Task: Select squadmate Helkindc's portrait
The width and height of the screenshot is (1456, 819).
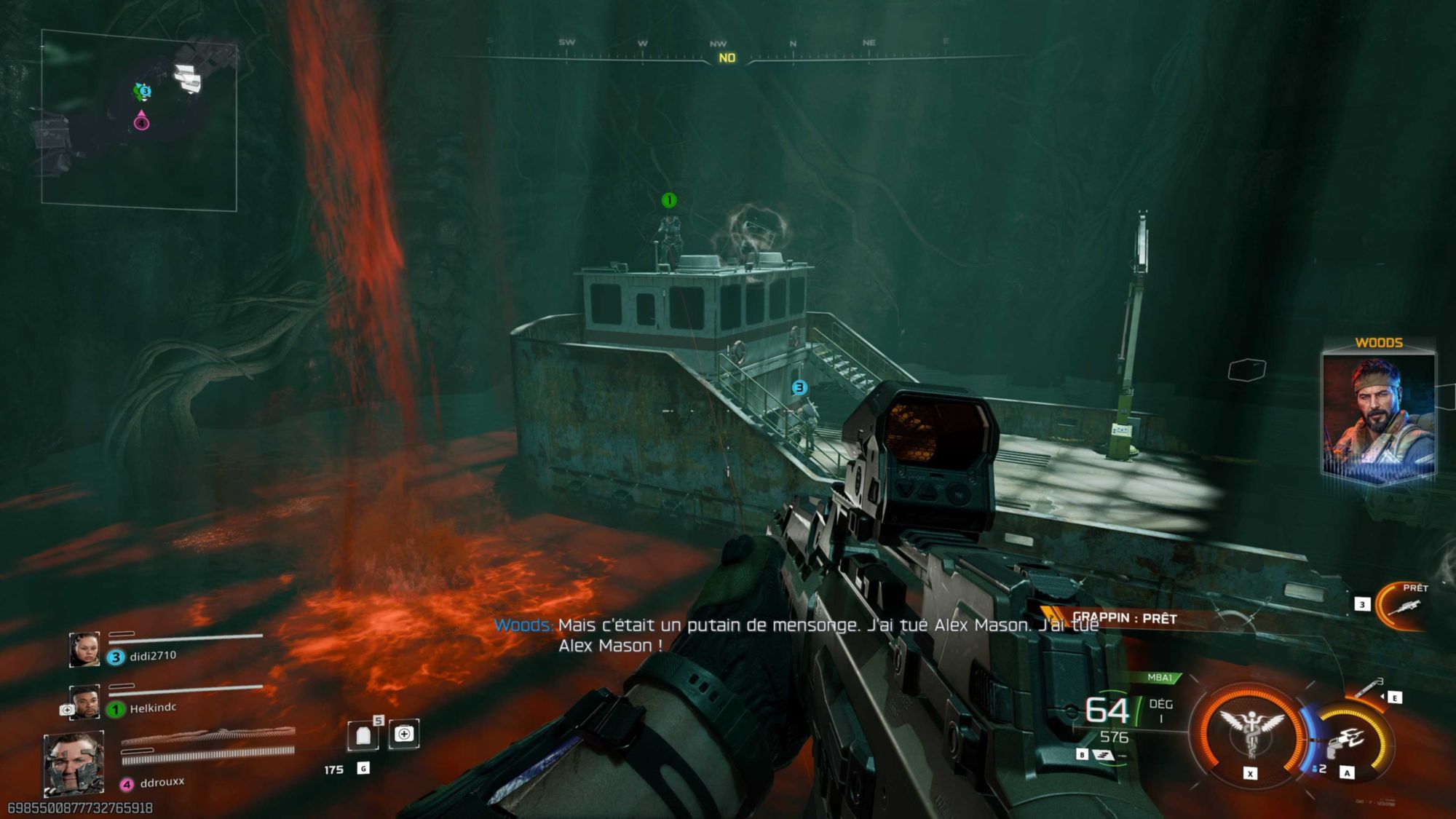Action: coord(84,702)
